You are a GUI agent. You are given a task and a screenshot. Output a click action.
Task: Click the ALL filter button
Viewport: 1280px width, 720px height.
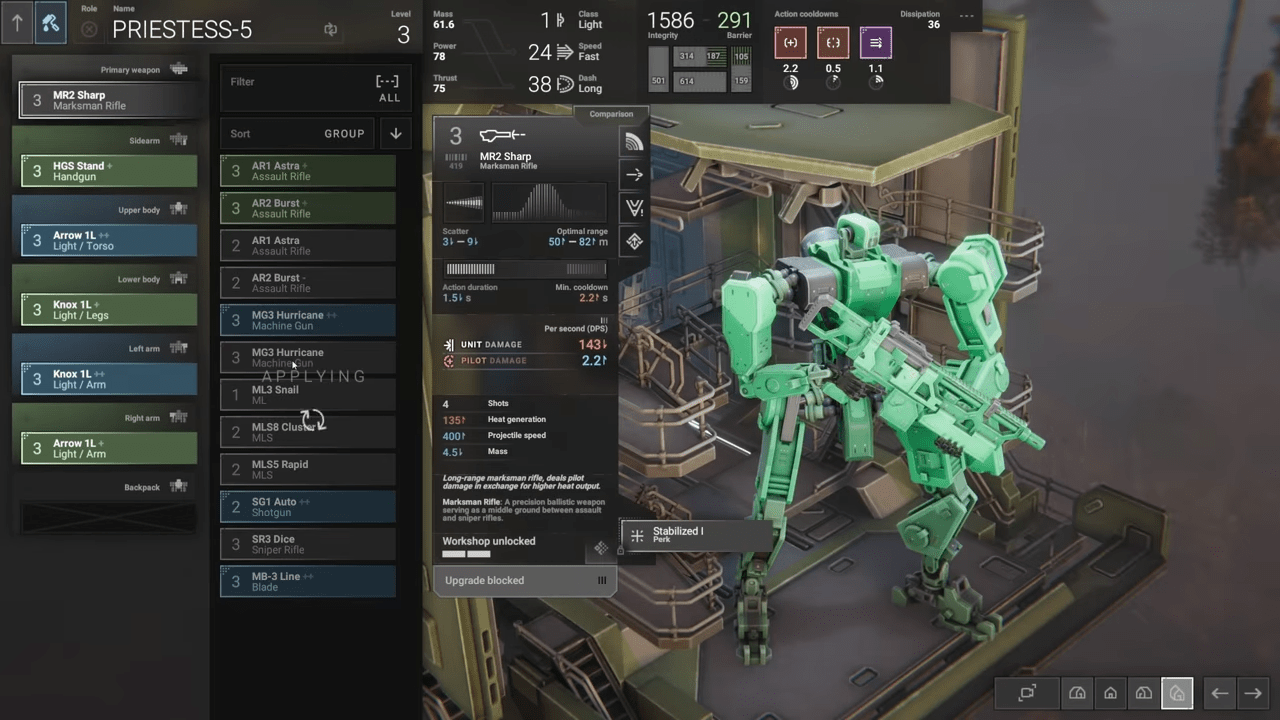pyautogui.click(x=388, y=88)
